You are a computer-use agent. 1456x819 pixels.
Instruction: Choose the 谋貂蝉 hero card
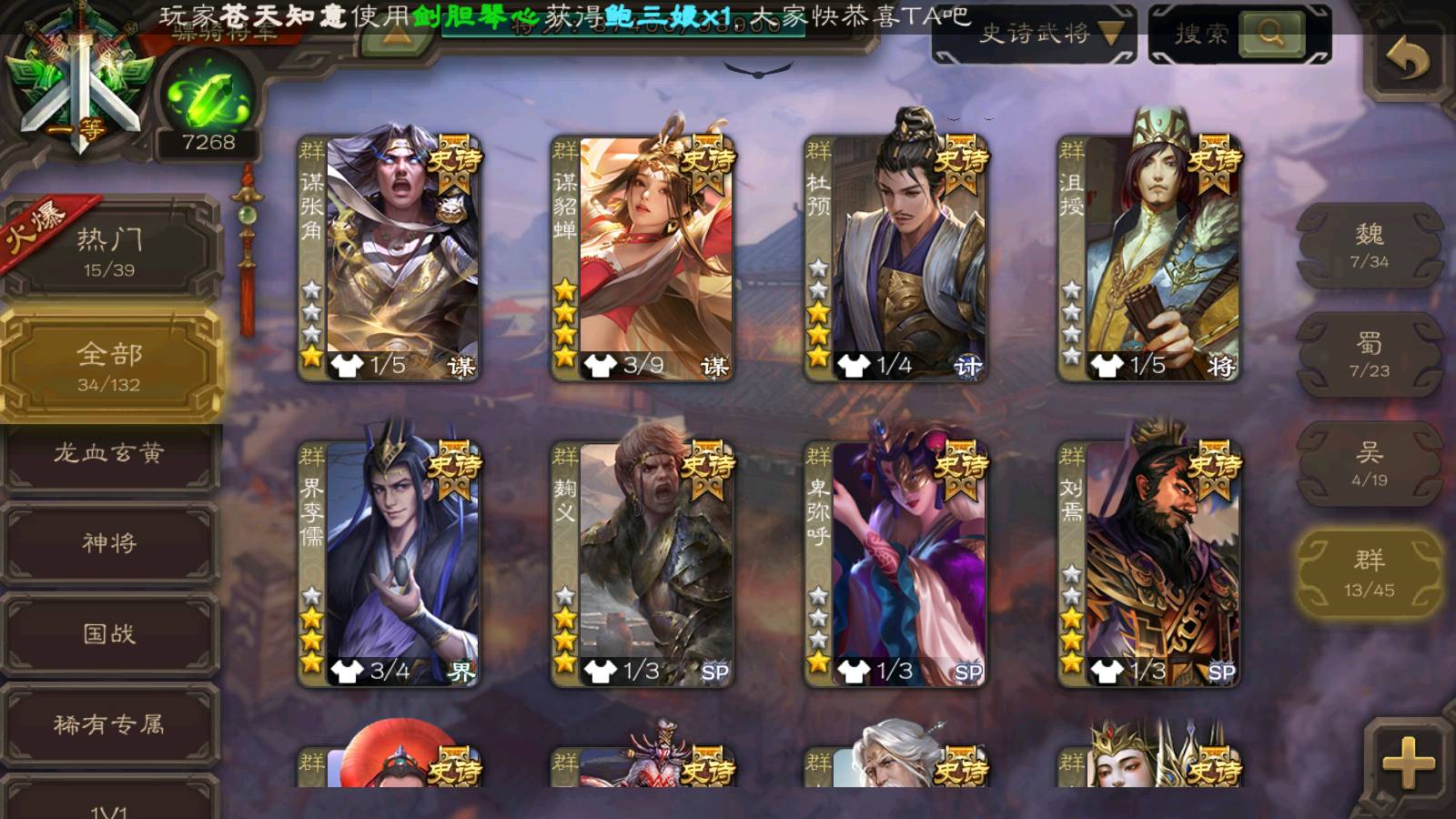642,258
